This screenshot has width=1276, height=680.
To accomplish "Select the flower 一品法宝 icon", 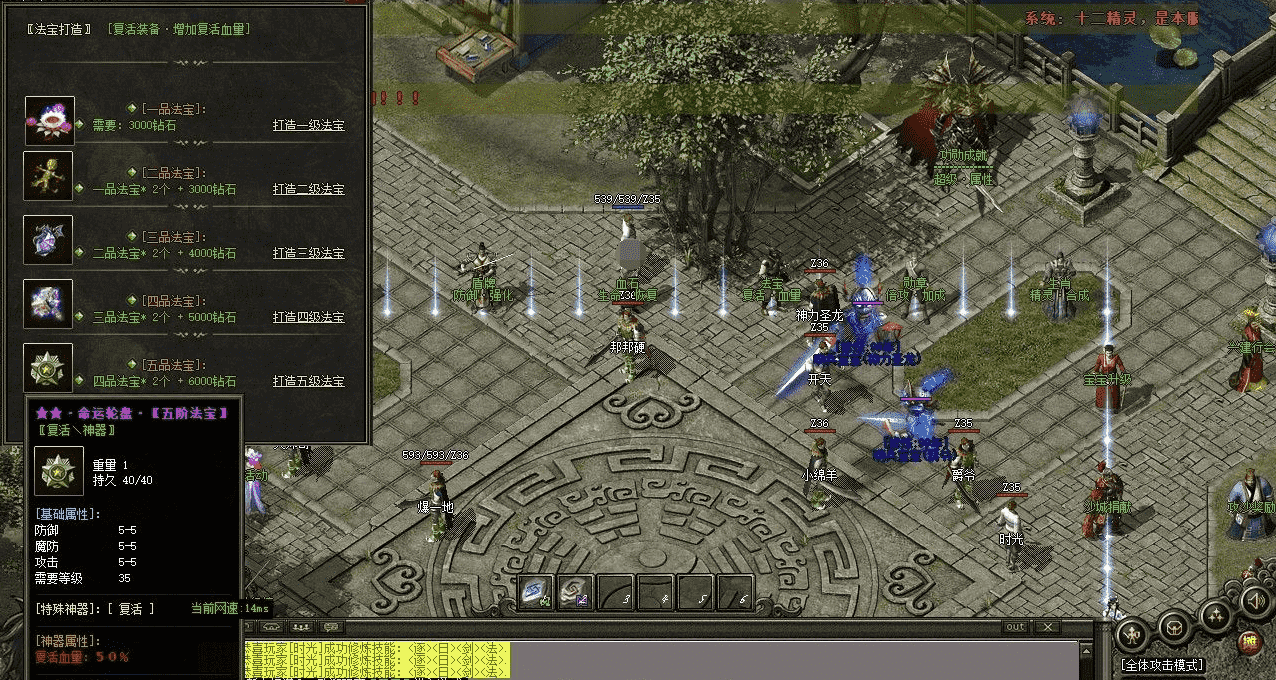I will pyautogui.click(x=49, y=120).
